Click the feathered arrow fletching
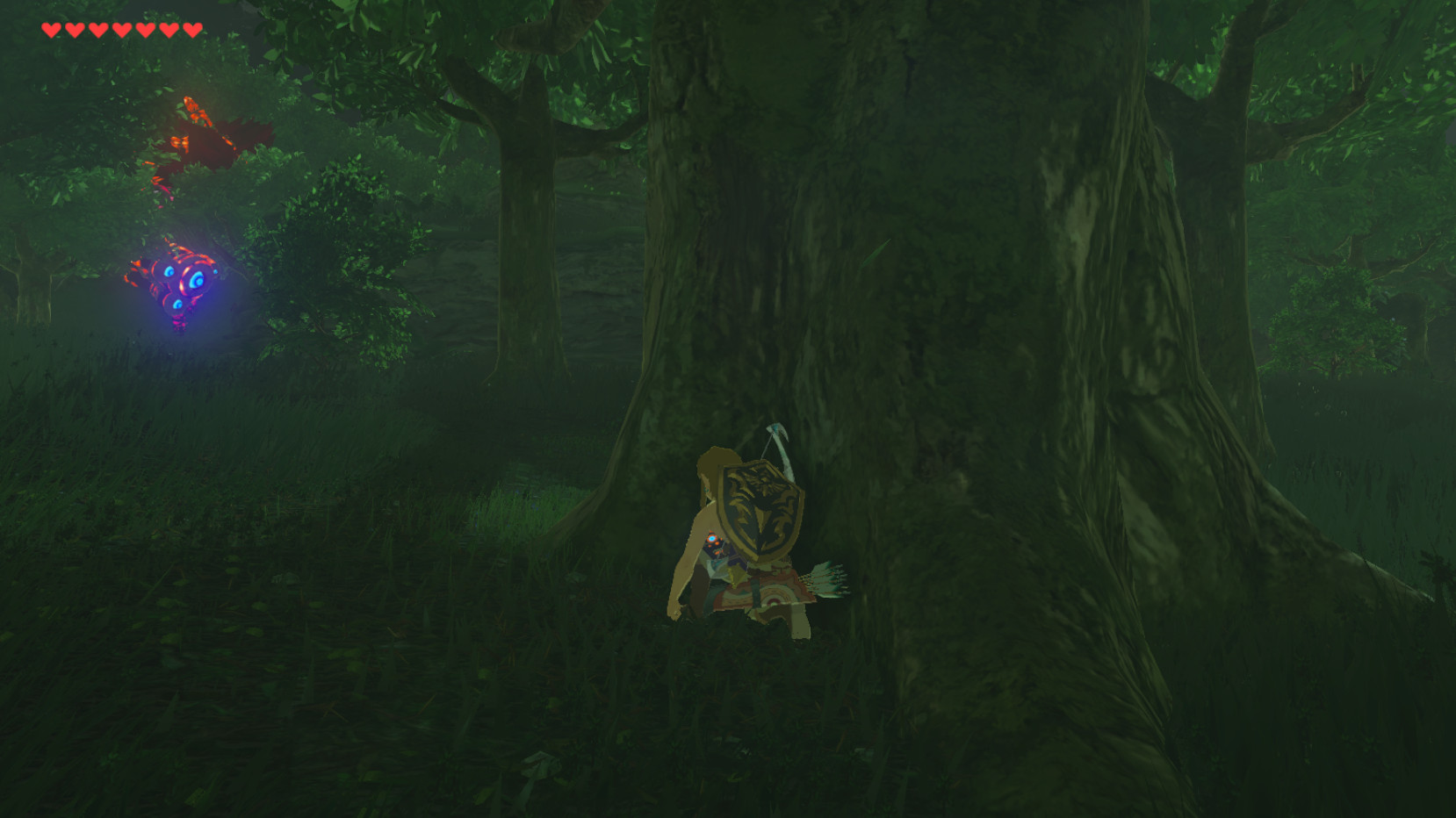This screenshot has width=1456, height=818. 830,579
